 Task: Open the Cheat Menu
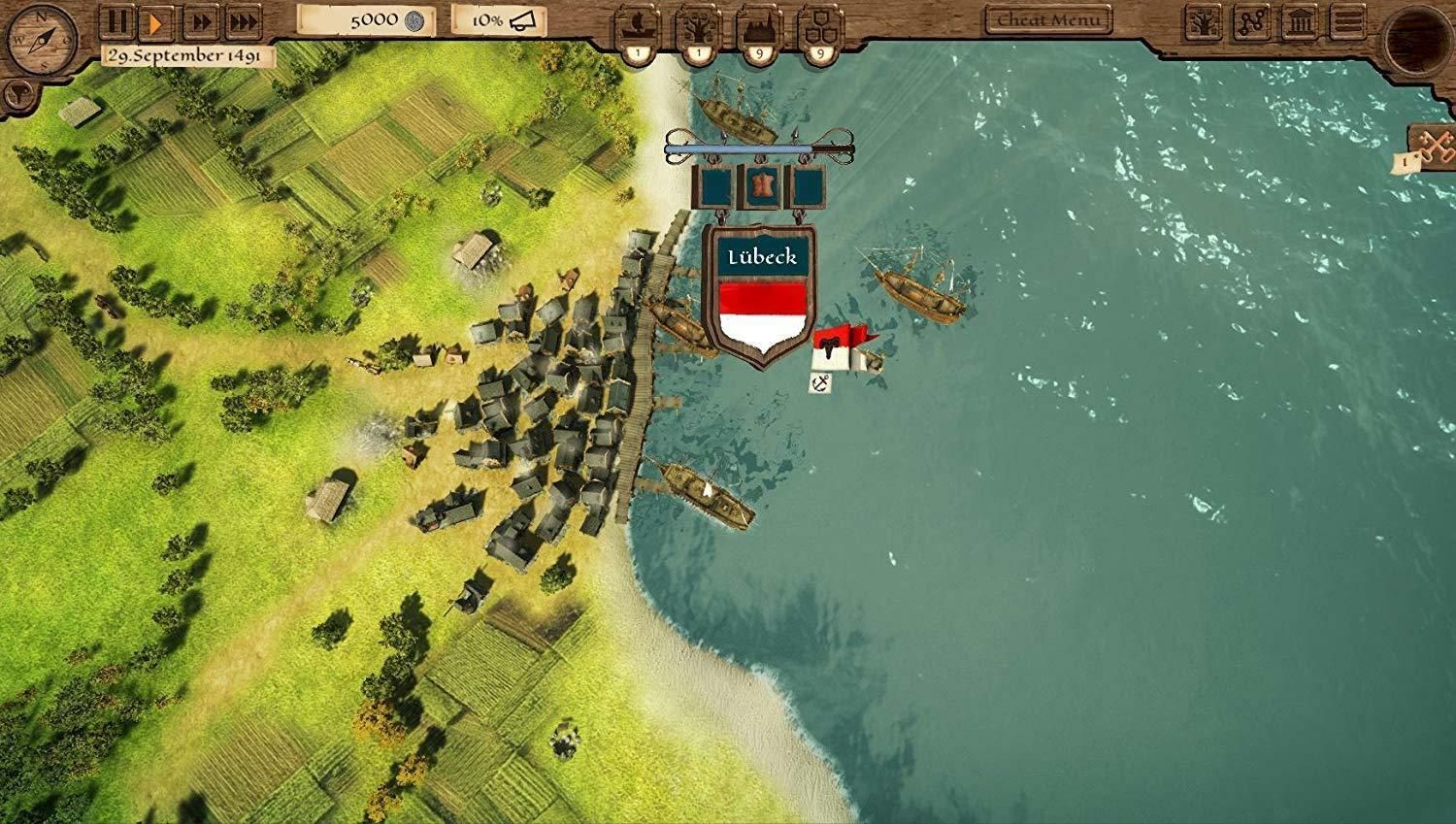[1048, 19]
